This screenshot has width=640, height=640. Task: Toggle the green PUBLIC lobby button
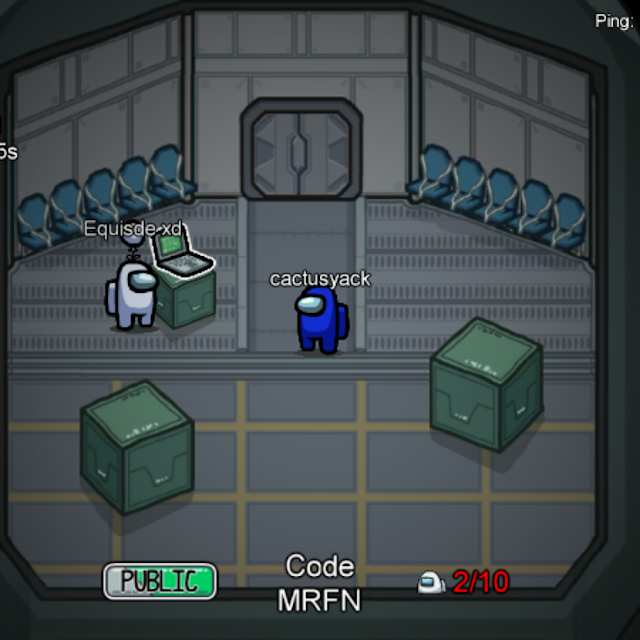pyautogui.click(x=160, y=581)
